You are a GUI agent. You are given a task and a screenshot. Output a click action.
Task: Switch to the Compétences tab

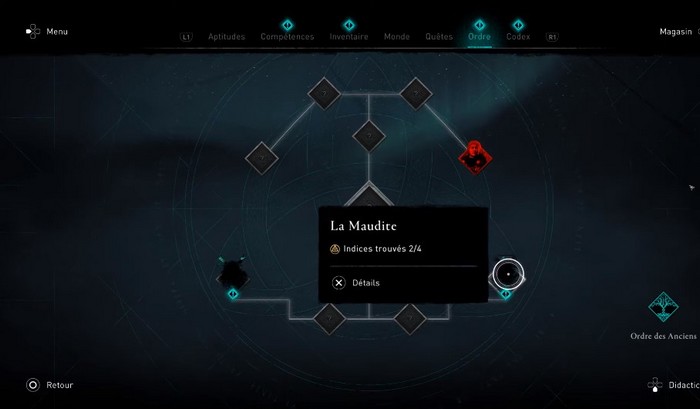tap(287, 37)
